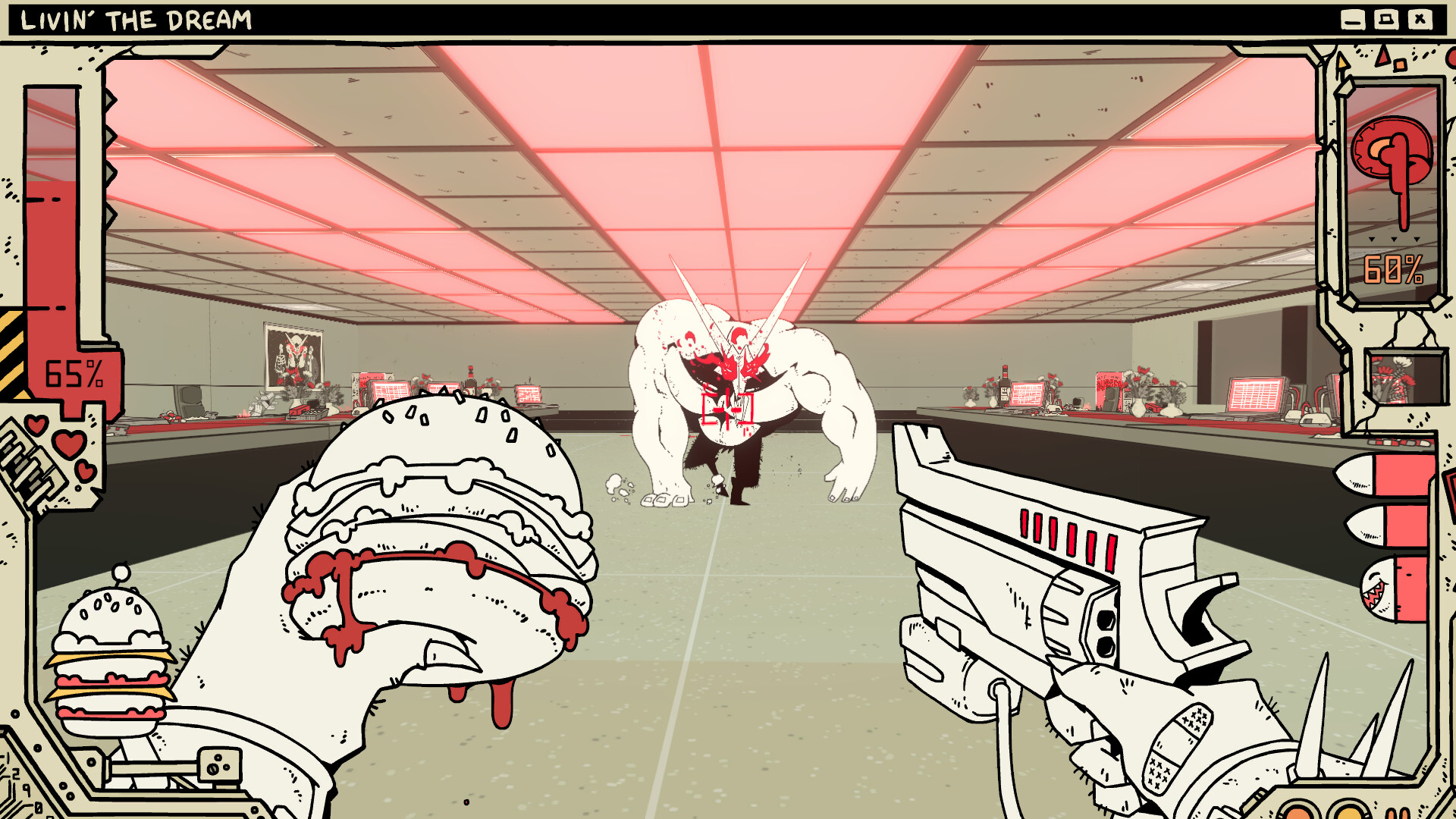Click the middle heart icon under the health bar
The width and height of the screenshot is (1456, 819).
[67, 443]
